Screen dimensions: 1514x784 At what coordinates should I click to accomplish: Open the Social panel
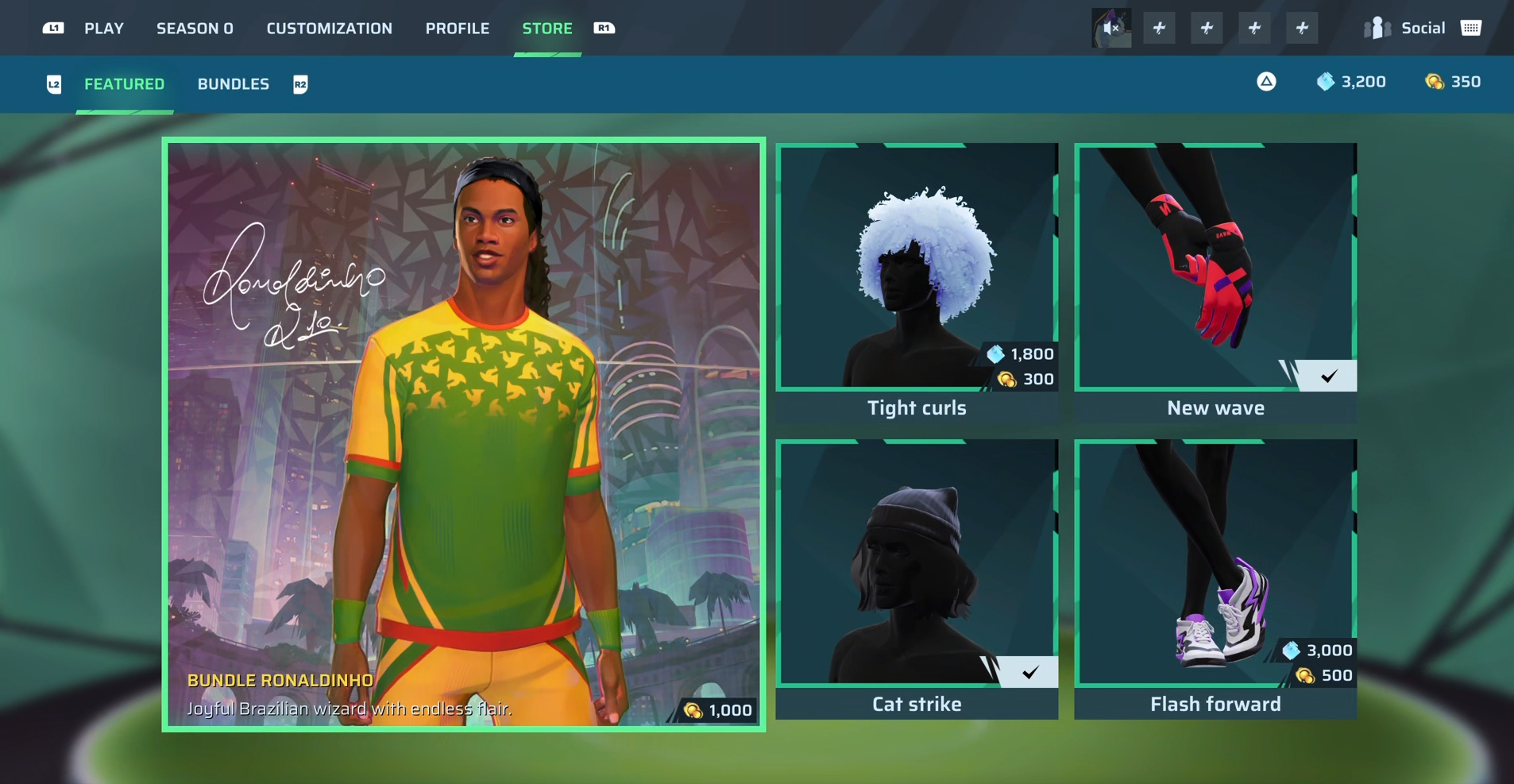click(x=1421, y=29)
